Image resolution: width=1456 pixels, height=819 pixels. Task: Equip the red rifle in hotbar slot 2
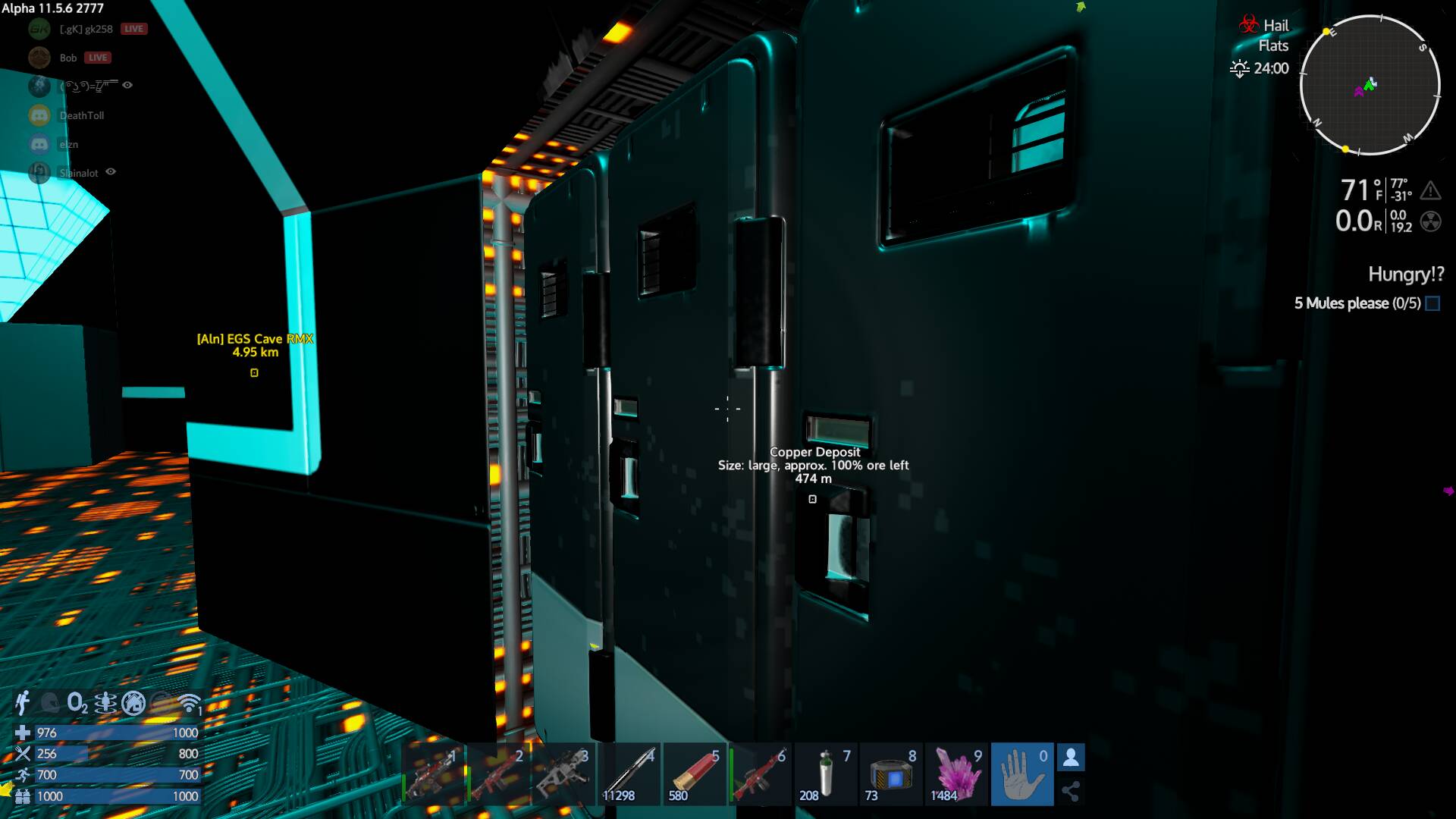tap(497, 775)
